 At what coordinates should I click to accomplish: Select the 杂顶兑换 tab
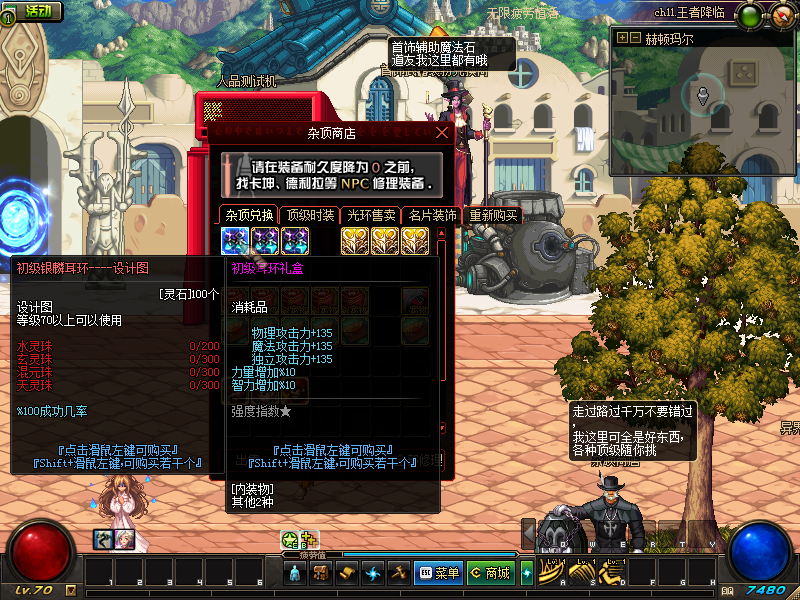coord(249,215)
